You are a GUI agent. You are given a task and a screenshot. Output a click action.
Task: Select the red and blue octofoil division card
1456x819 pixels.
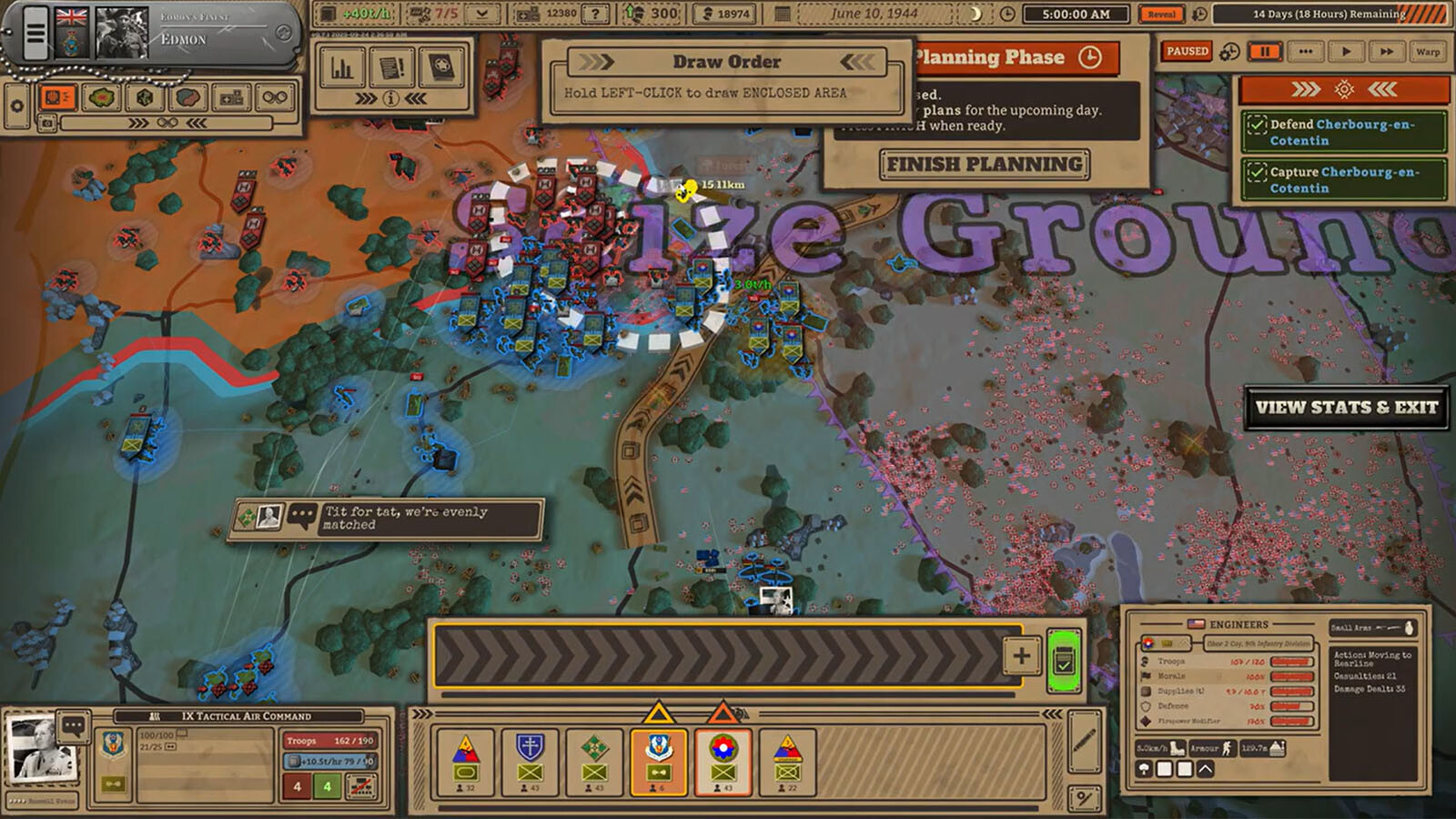(723, 762)
